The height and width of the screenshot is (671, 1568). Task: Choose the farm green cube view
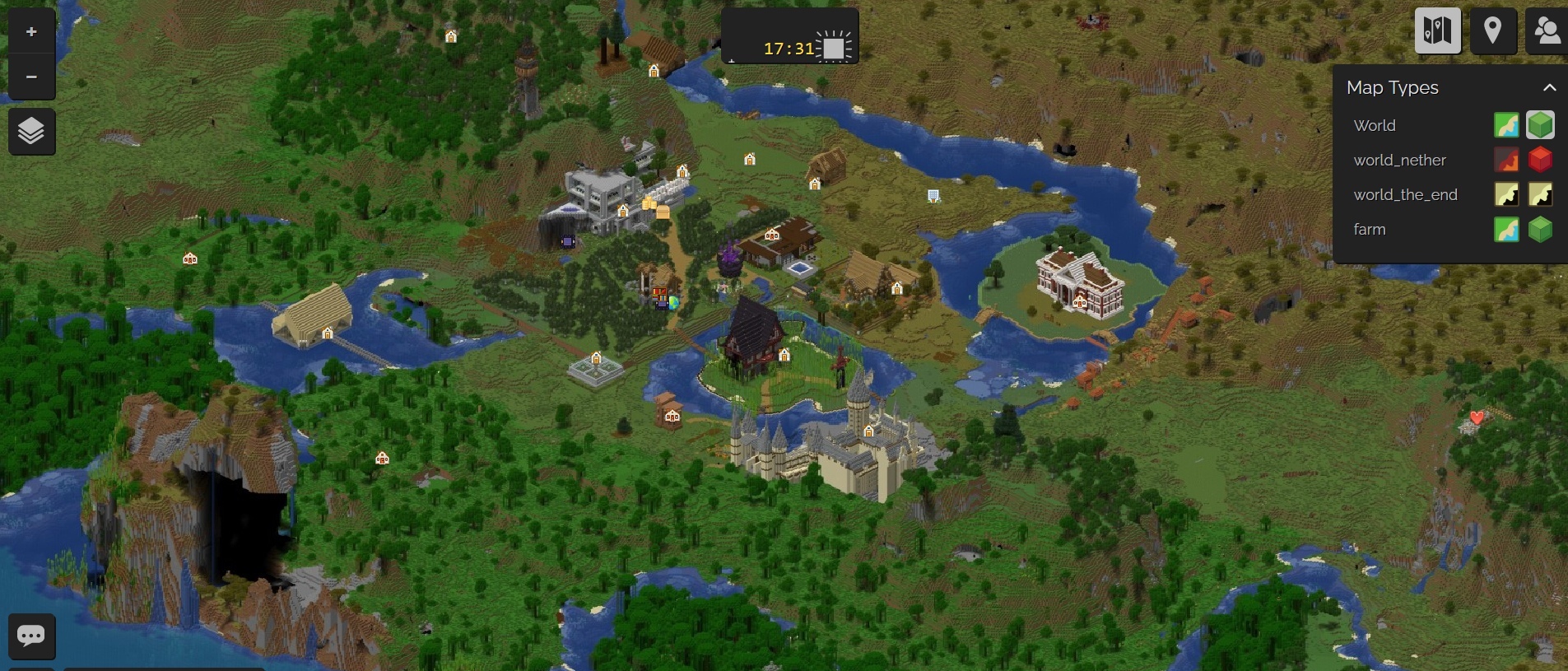(x=1540, y=229)
